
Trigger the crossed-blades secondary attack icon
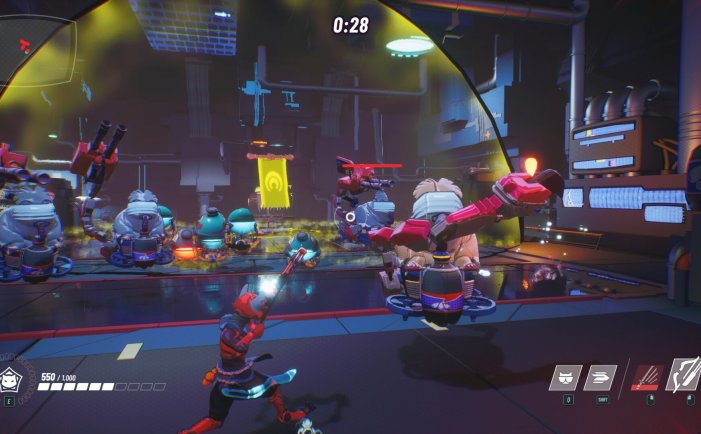[685, 375]
